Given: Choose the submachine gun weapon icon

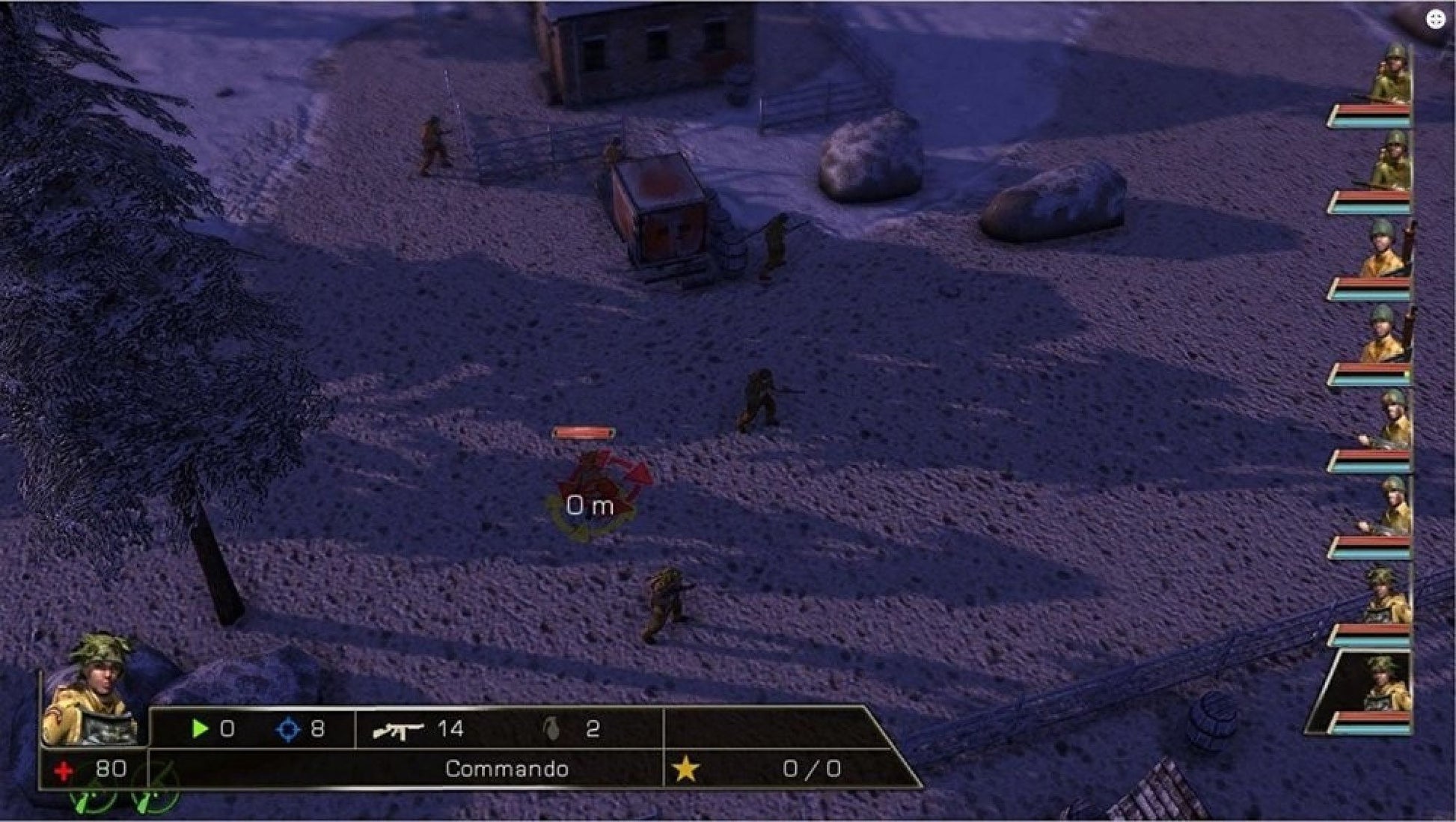Looking at the screenshot, I should coord(397,730).
